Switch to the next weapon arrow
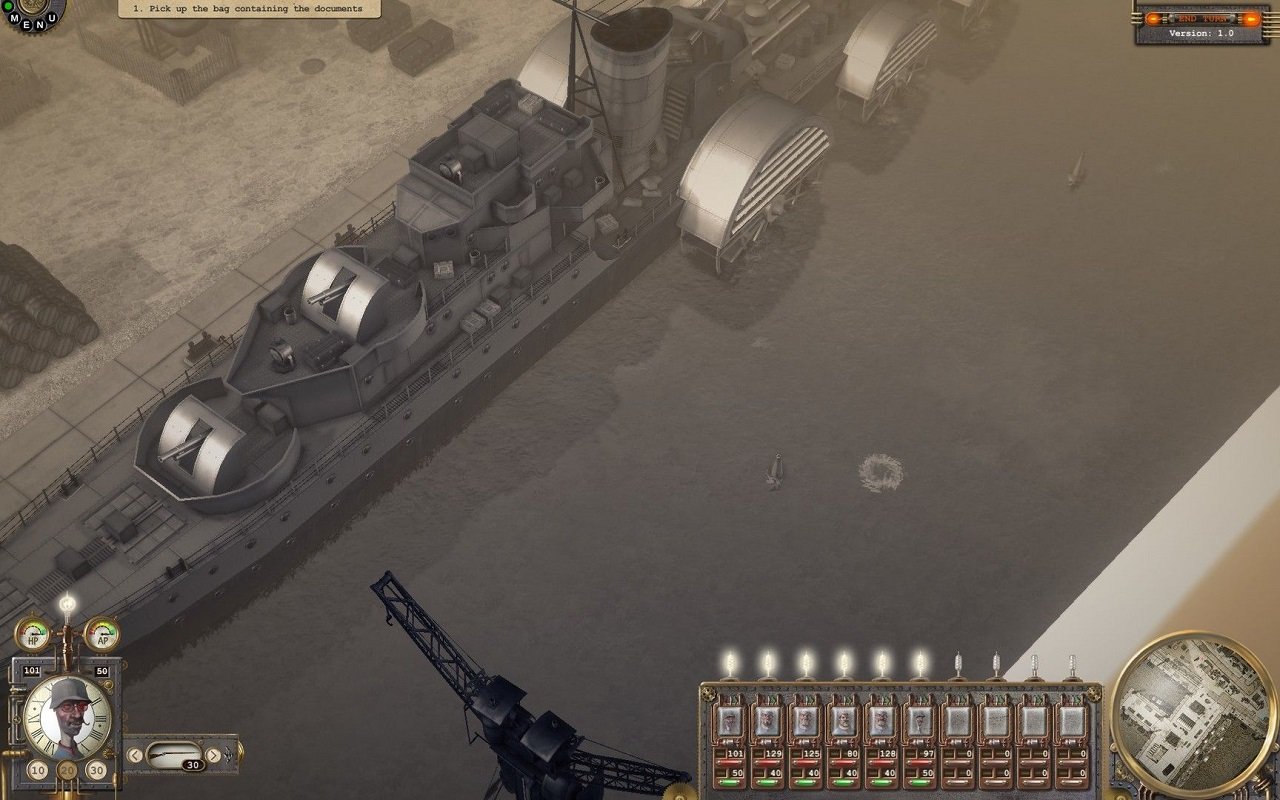 (x=213, y=755)
